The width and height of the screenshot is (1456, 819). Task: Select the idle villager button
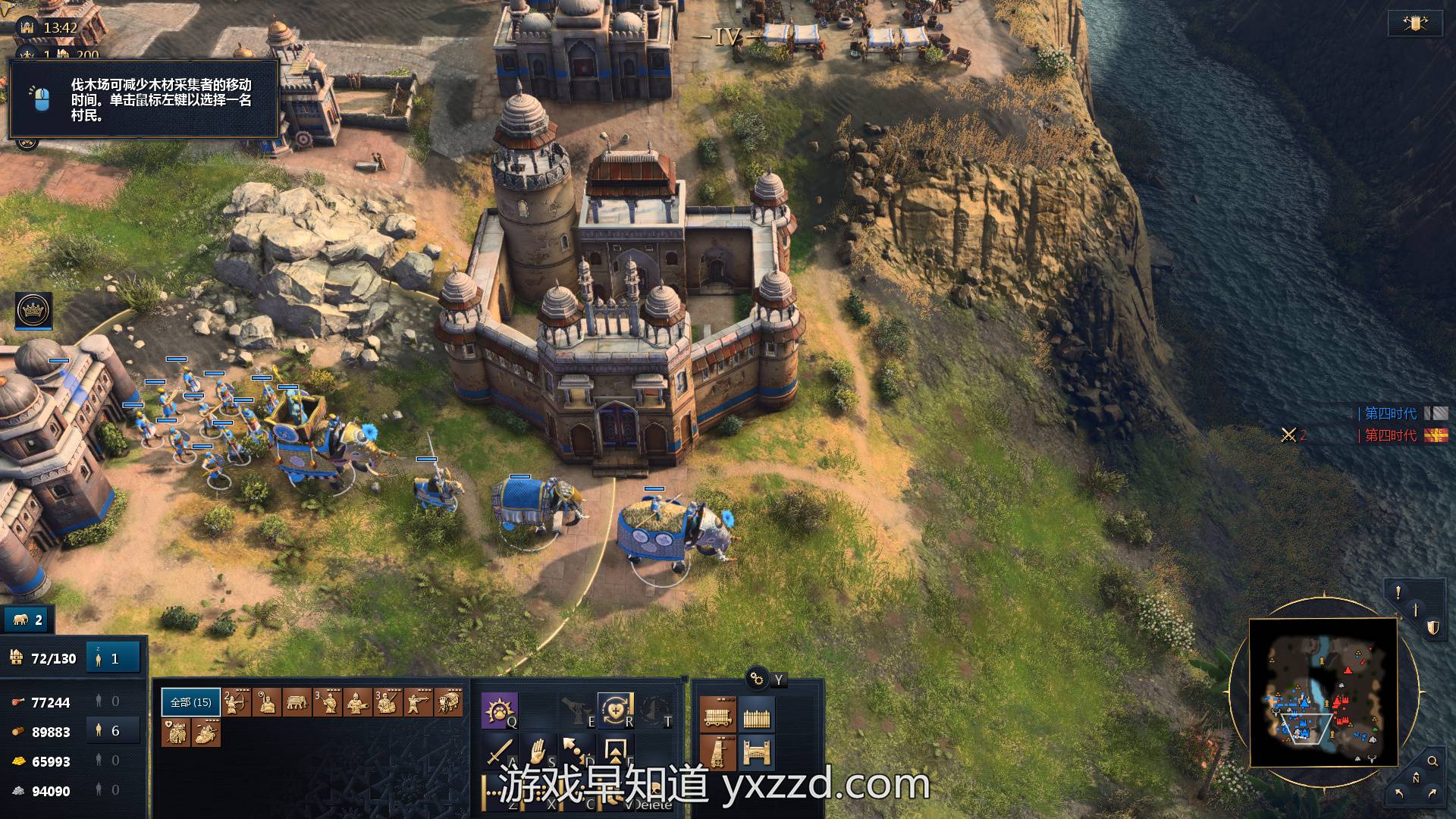(x=114, y=658)
